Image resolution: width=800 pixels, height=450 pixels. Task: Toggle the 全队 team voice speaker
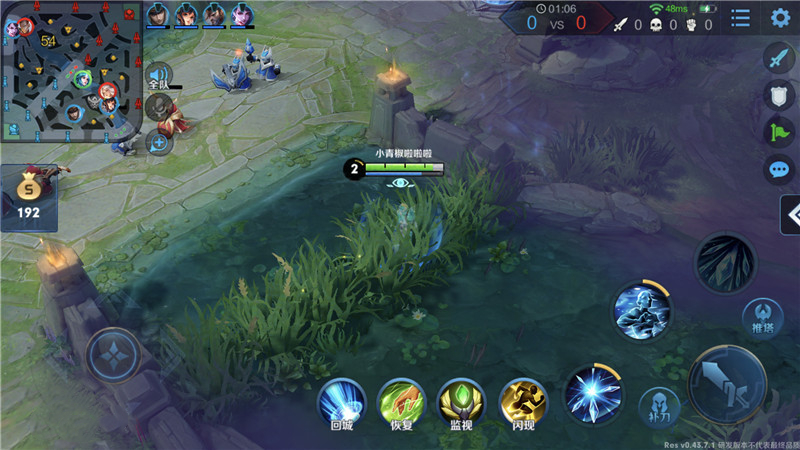(x=158, y=76)
